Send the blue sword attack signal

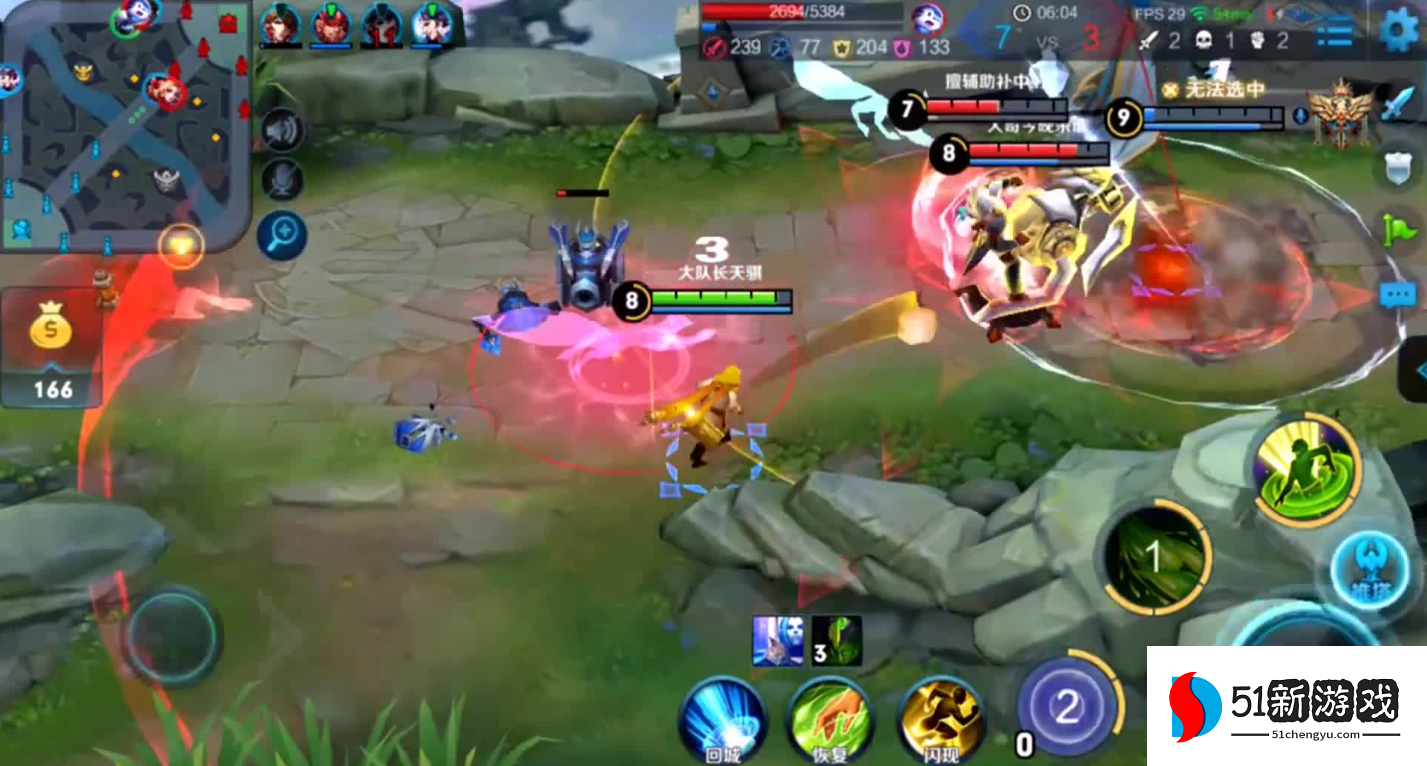(1398, 103)
